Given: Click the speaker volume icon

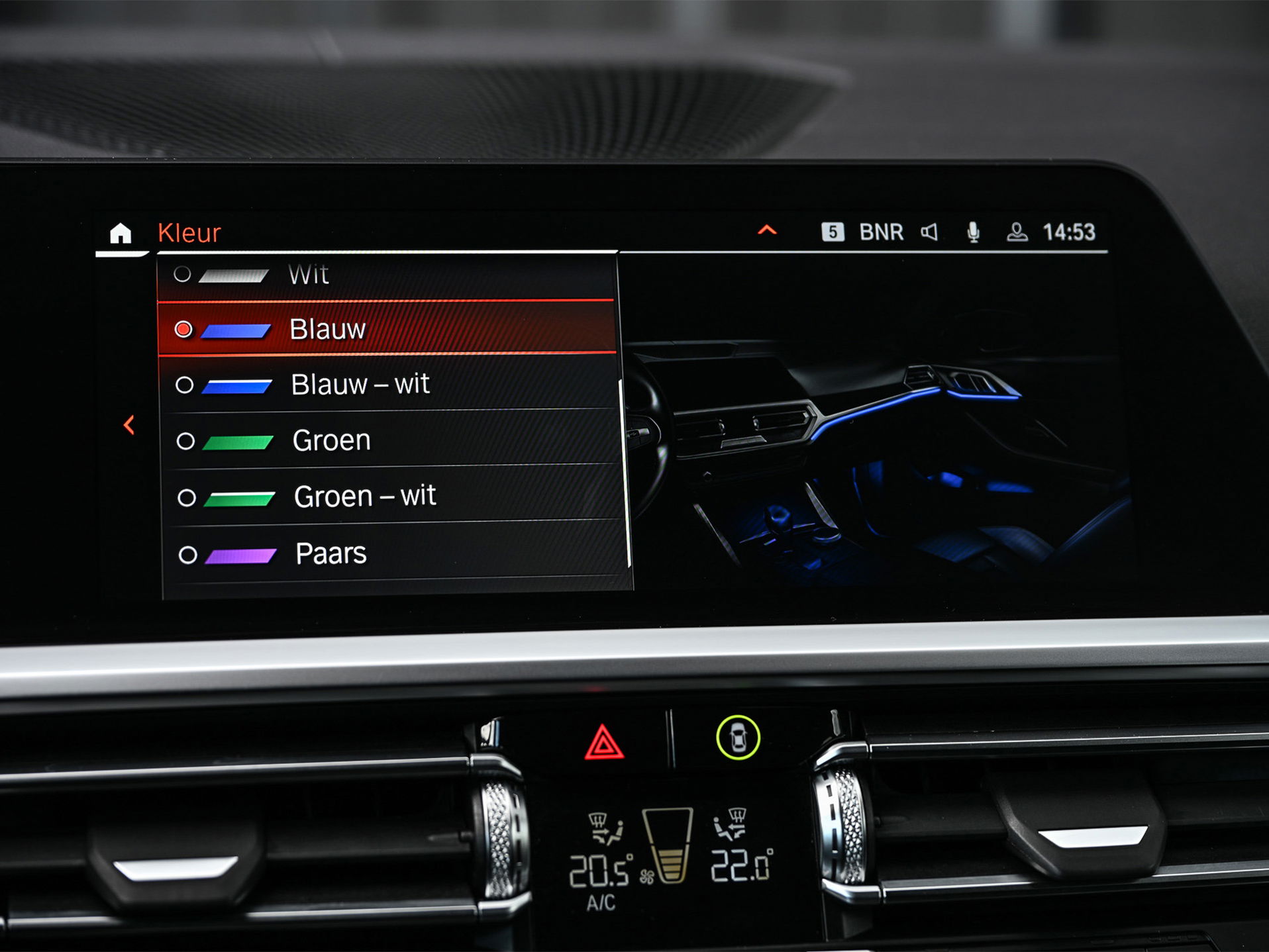Looking at the screenshot, I should pos(930,231).
